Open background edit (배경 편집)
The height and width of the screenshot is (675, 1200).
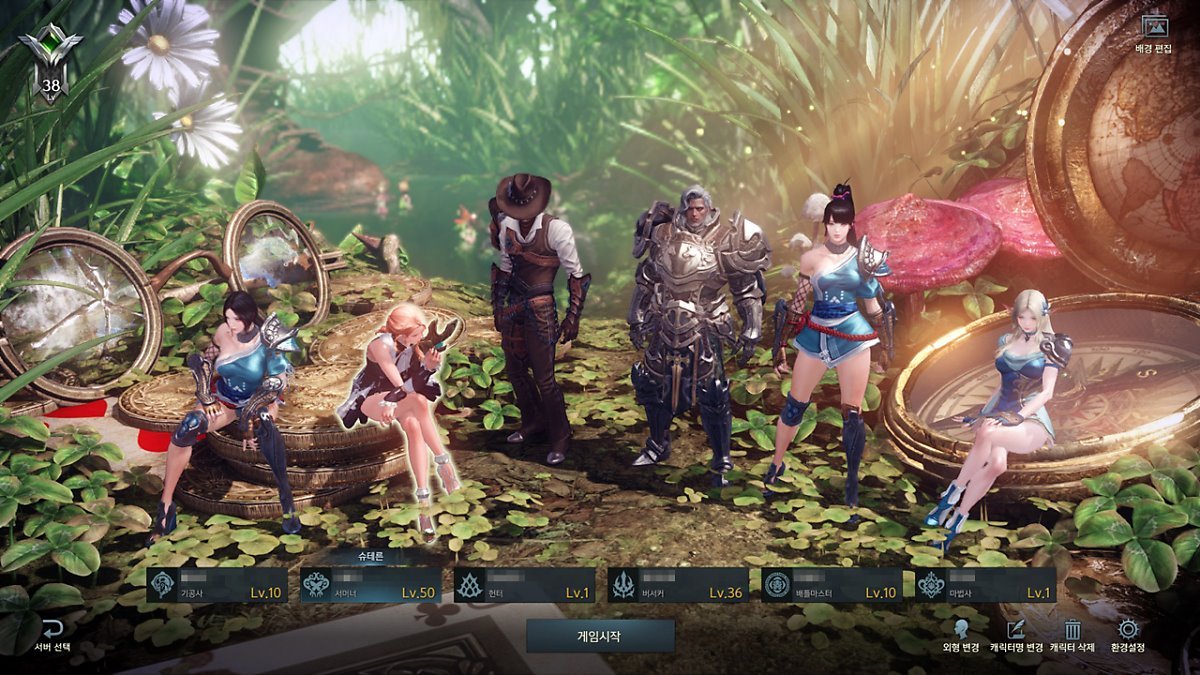[1153, 33]
